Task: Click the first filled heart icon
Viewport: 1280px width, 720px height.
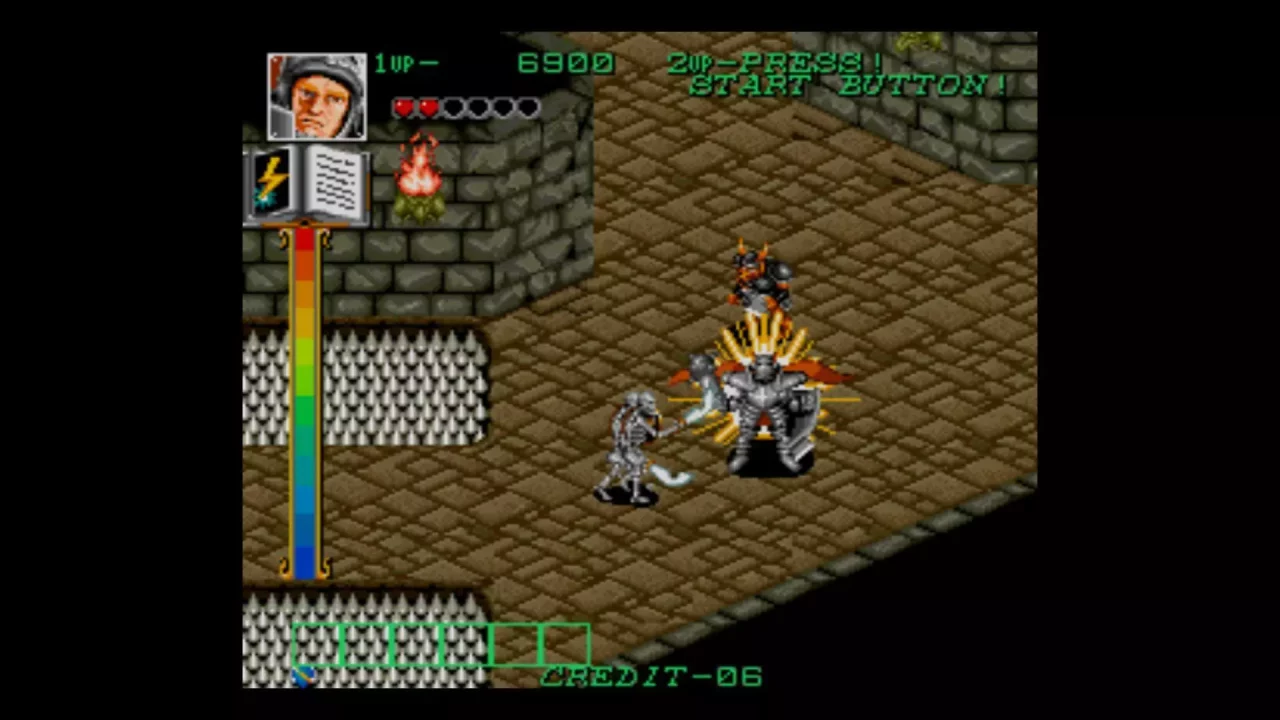Action: 405,107
